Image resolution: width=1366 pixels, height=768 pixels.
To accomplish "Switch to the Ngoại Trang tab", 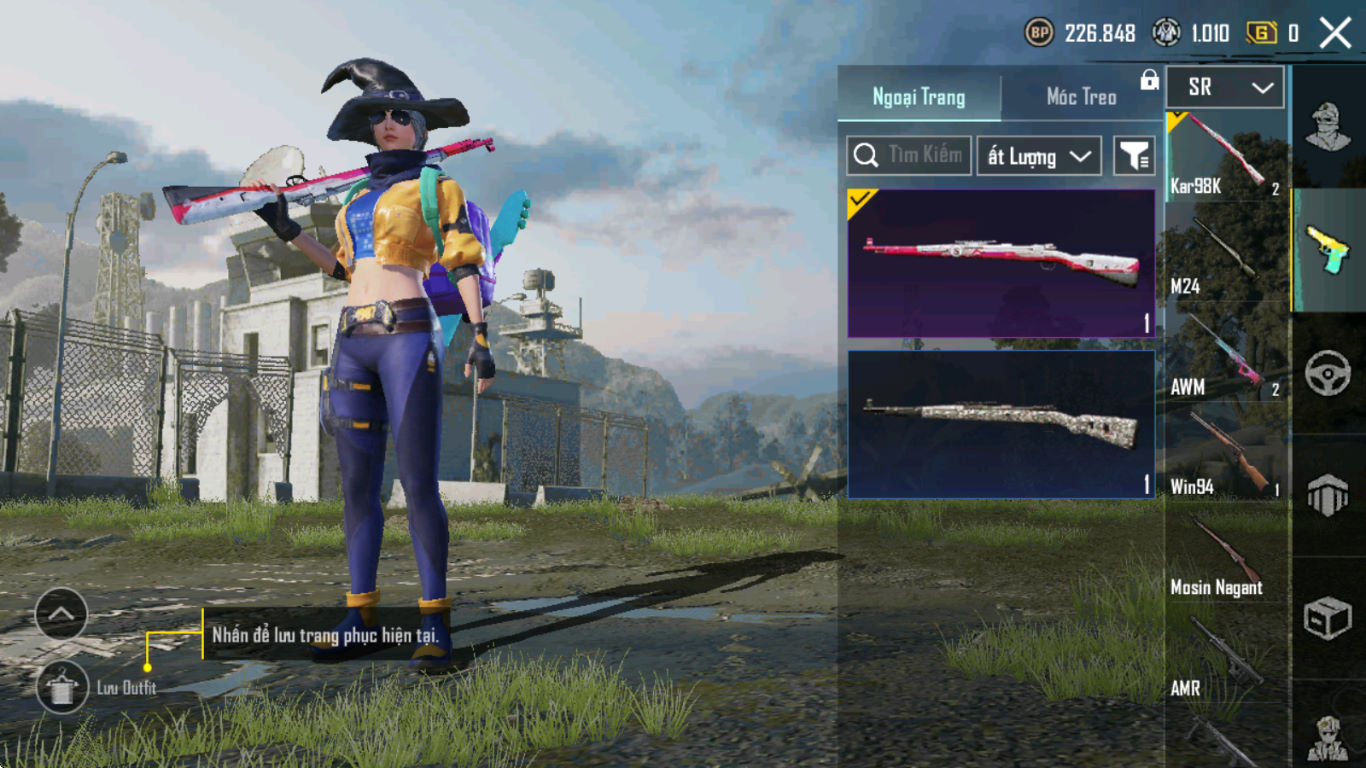I will 918,97.
